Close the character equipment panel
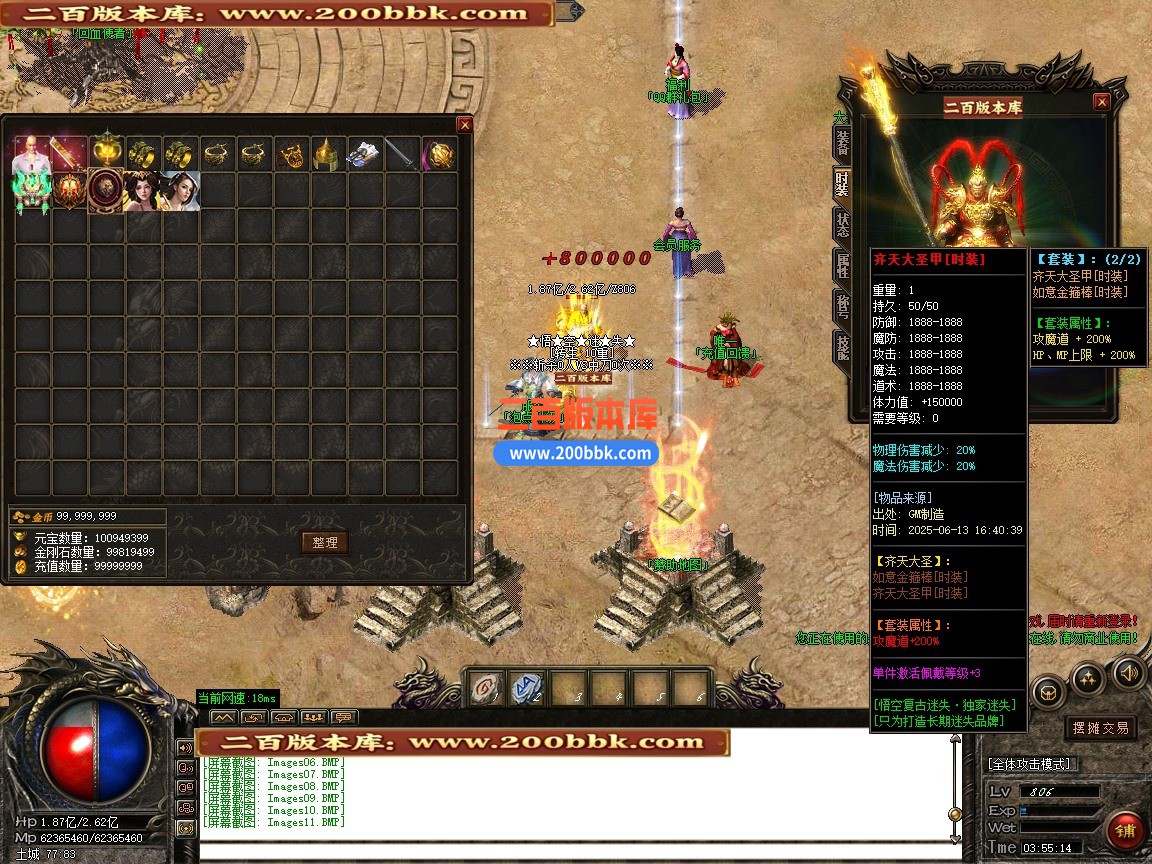This screenshot has height=864, width=1152. 1101,102
